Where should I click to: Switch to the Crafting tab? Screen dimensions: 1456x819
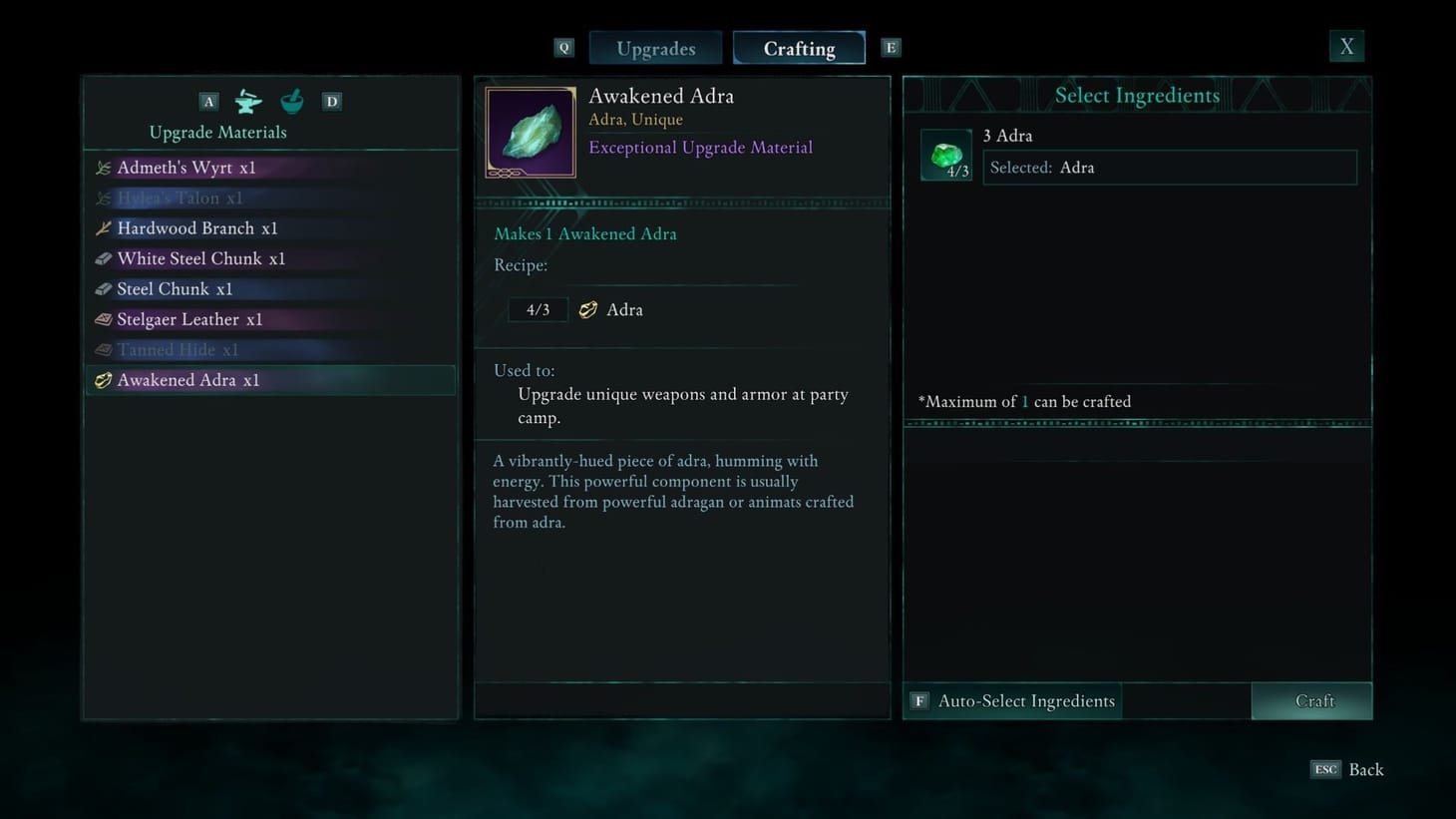799,47
